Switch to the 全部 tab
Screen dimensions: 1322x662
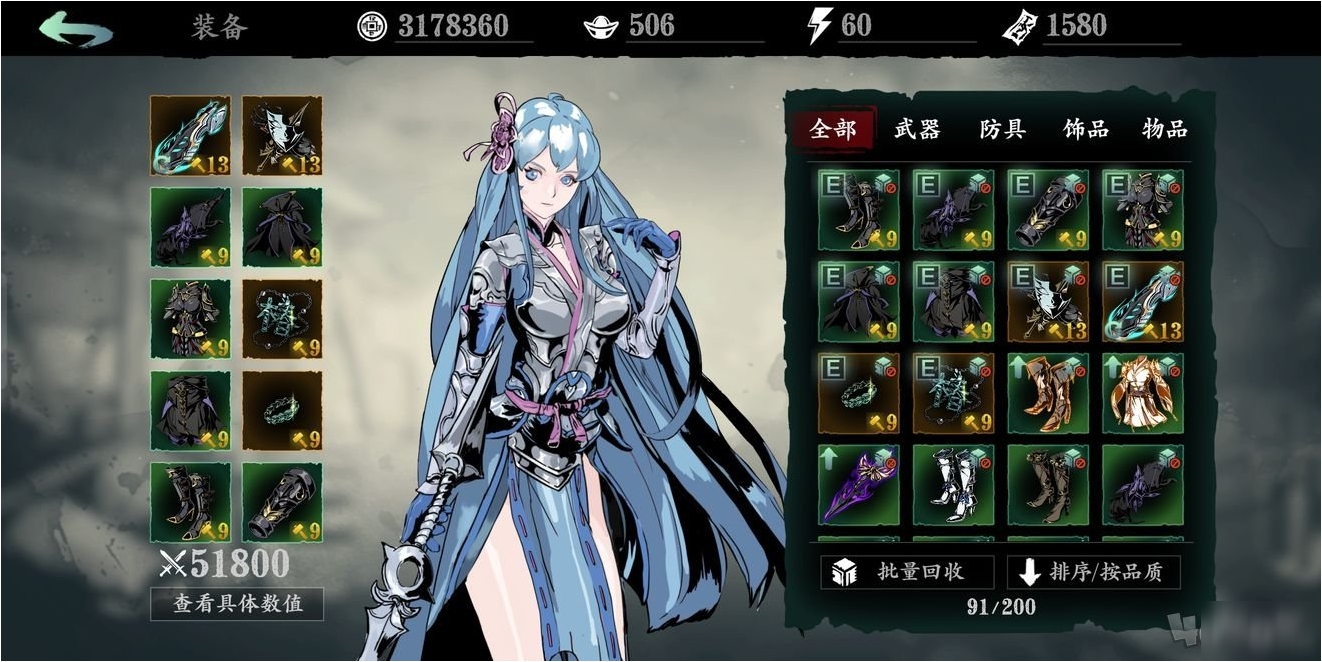[x=833, y=129]
